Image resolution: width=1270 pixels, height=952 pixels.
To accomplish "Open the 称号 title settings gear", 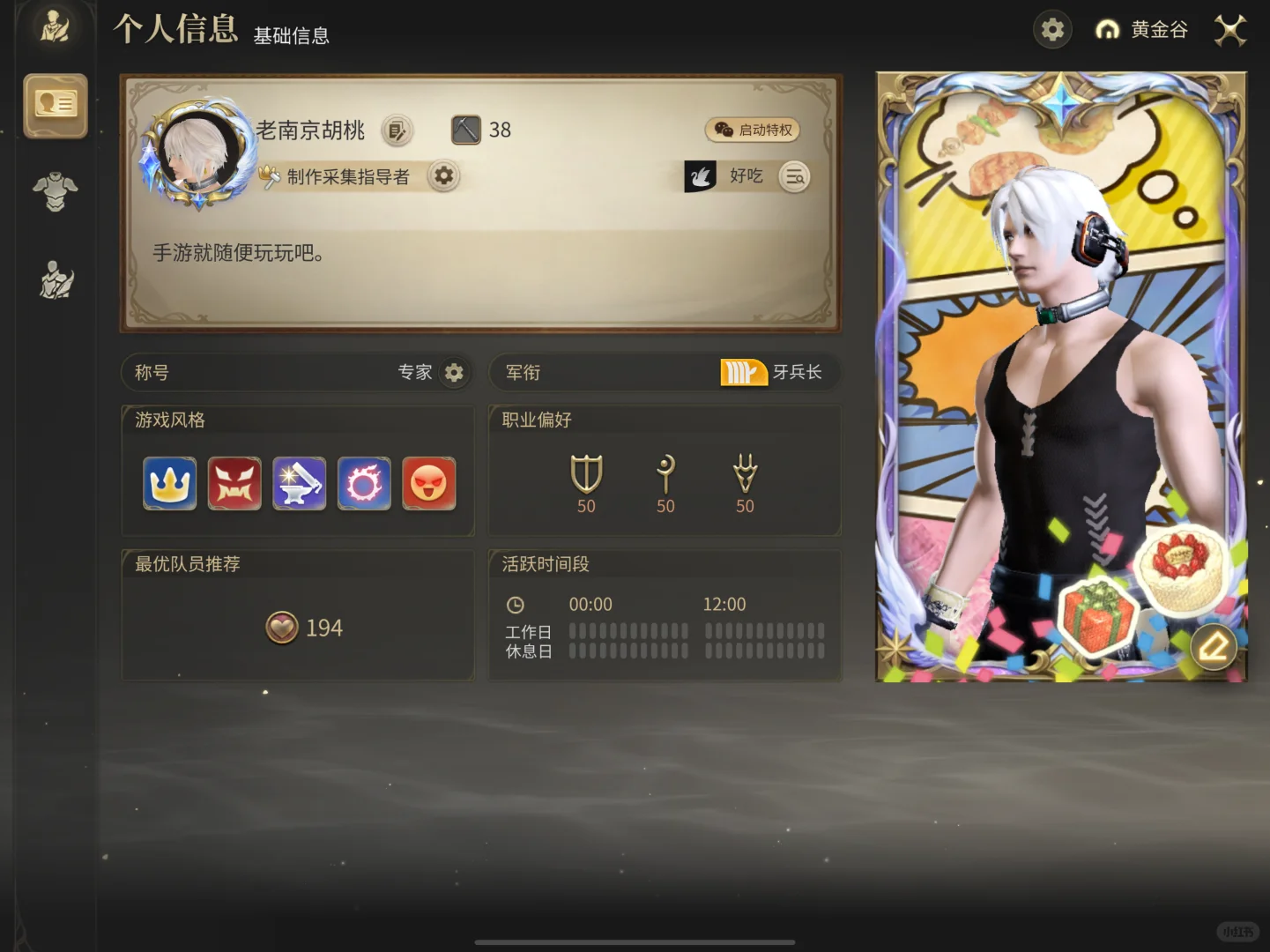I will pos(454,372).
